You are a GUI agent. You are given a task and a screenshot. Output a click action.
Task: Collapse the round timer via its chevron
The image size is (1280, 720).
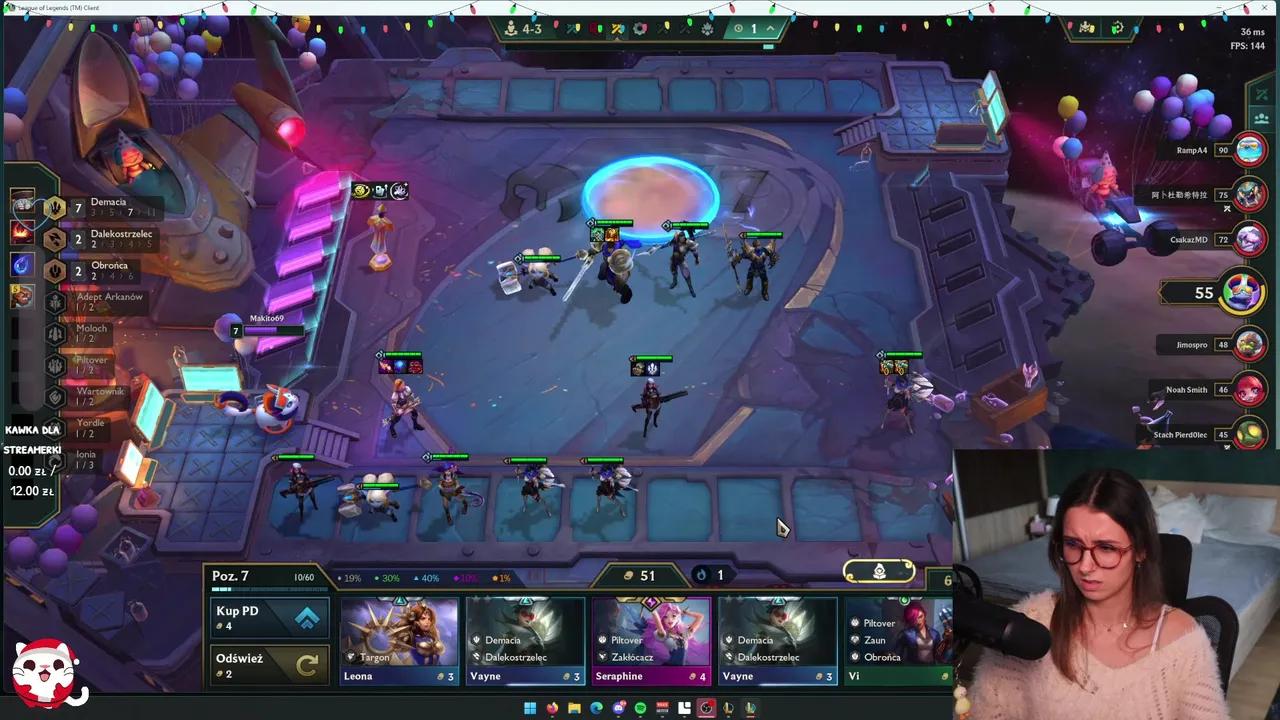(x=770, y=29)
